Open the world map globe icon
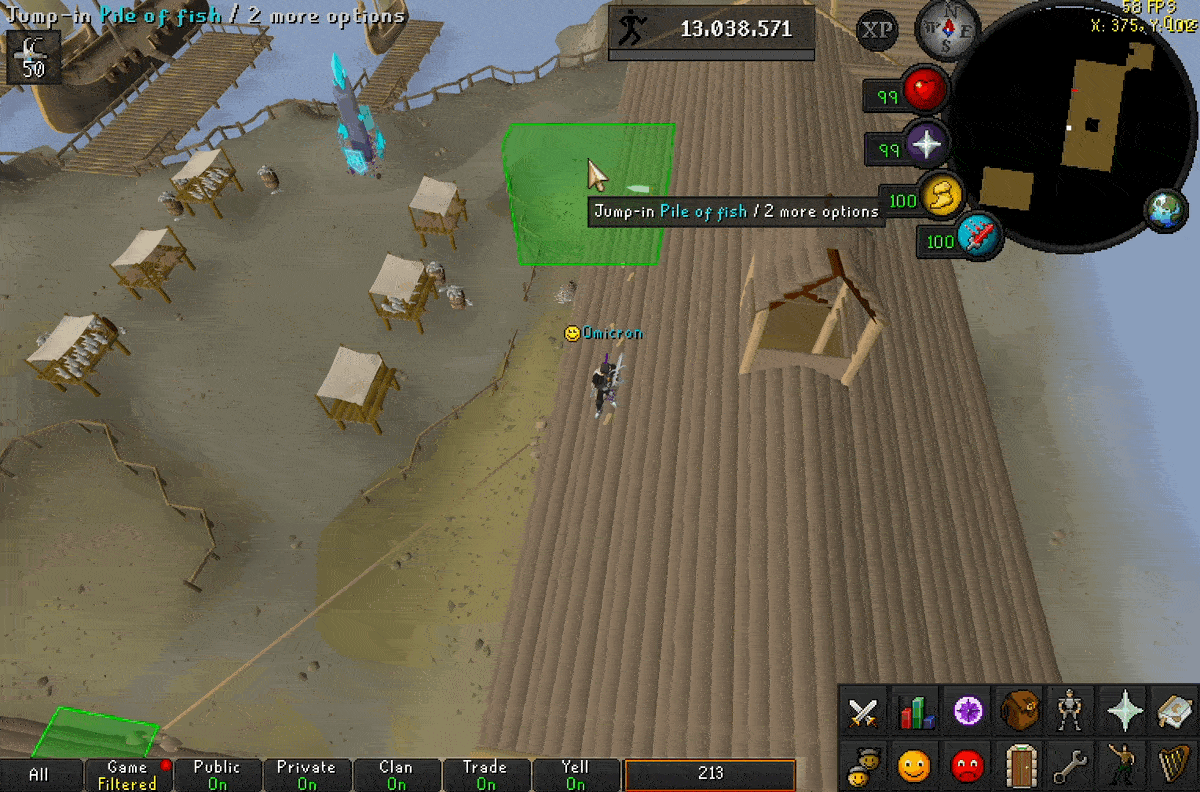 coord(1165,211)
